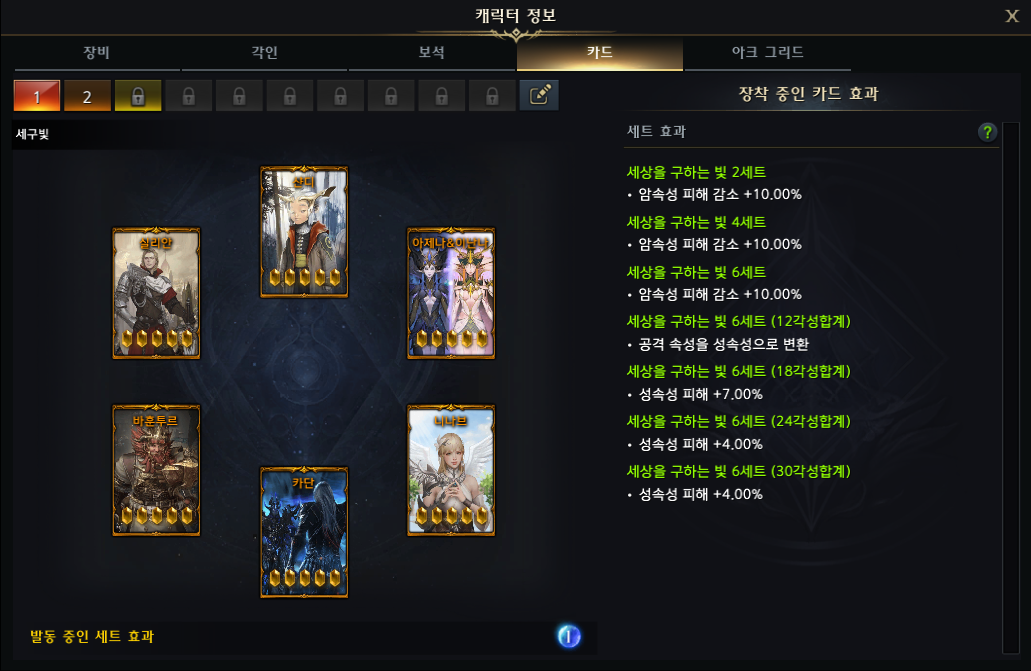Choose the 실리안 card
Screen dimensions: 1031x671
pyautogui.click(x=156, y=293)
